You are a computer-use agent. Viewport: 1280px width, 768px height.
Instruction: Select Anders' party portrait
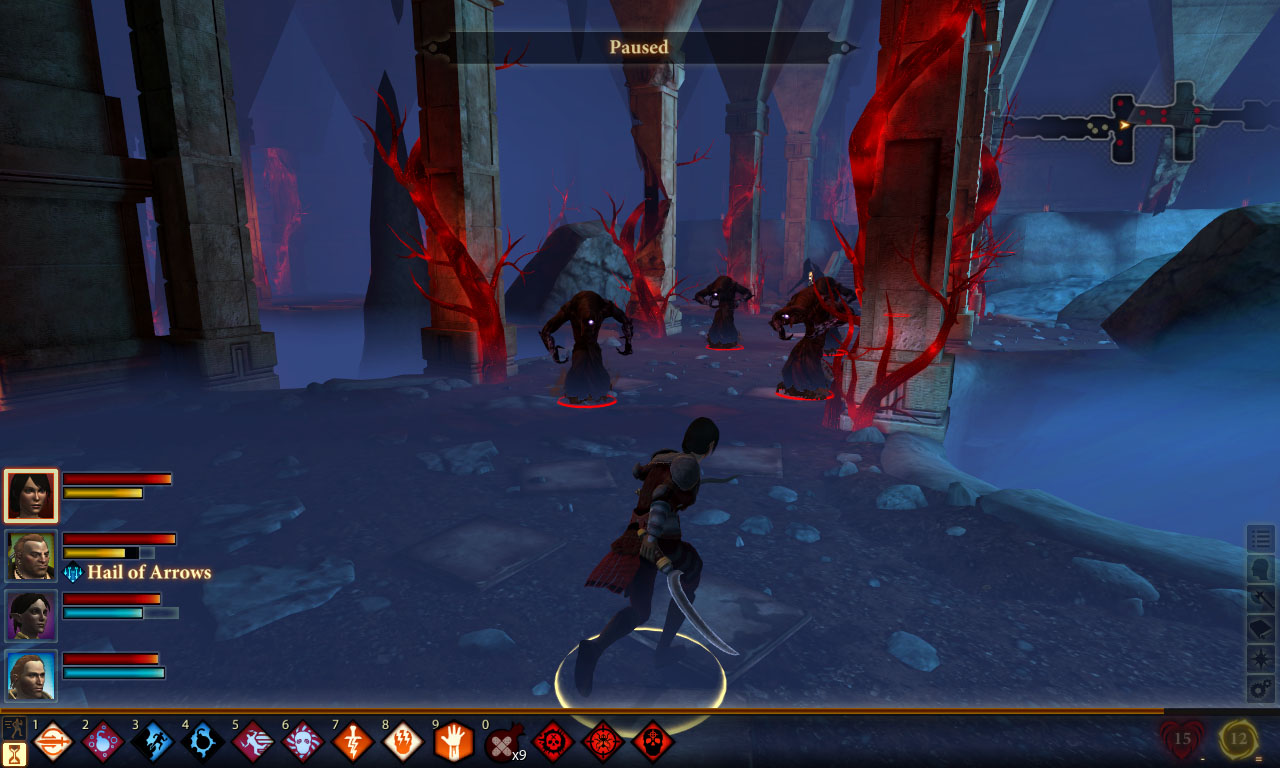31,675
